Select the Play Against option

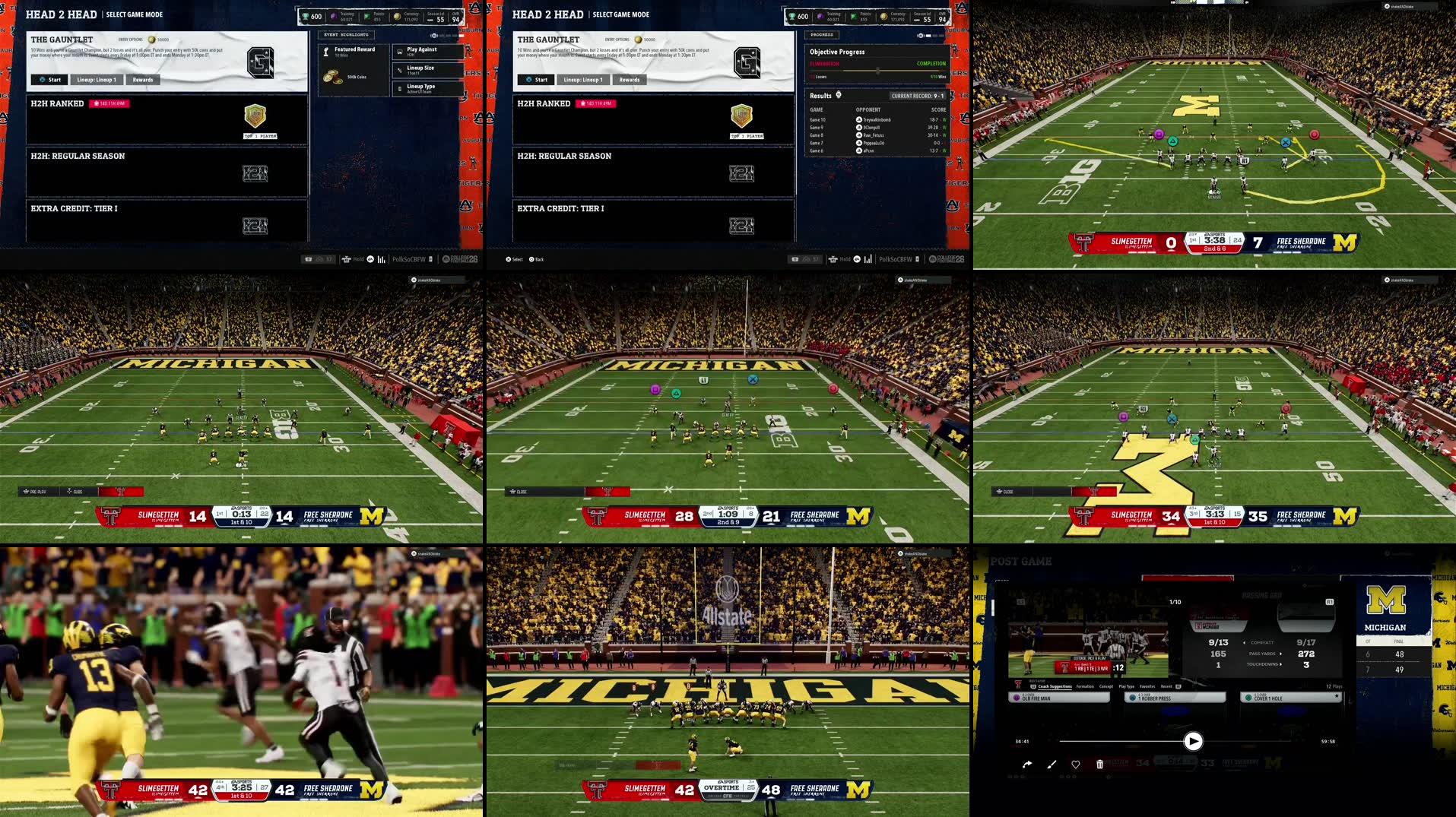coord(427,52)
